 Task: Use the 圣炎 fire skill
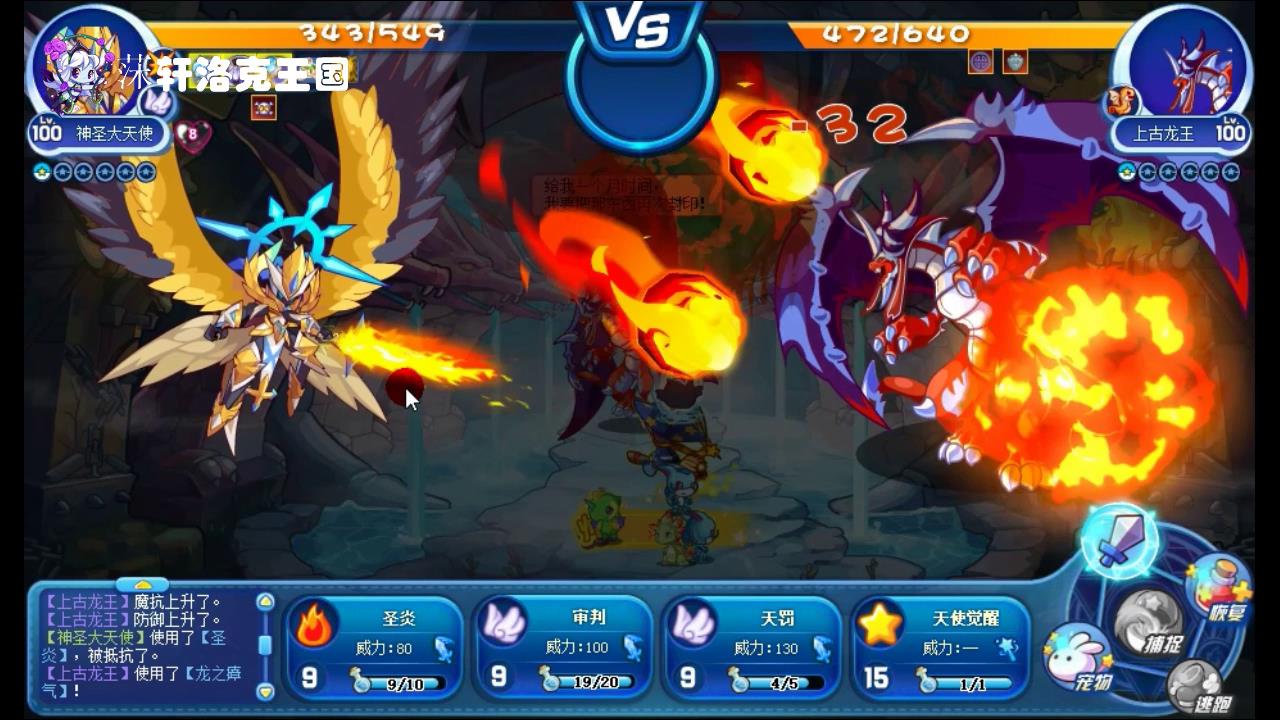(373, 646)
